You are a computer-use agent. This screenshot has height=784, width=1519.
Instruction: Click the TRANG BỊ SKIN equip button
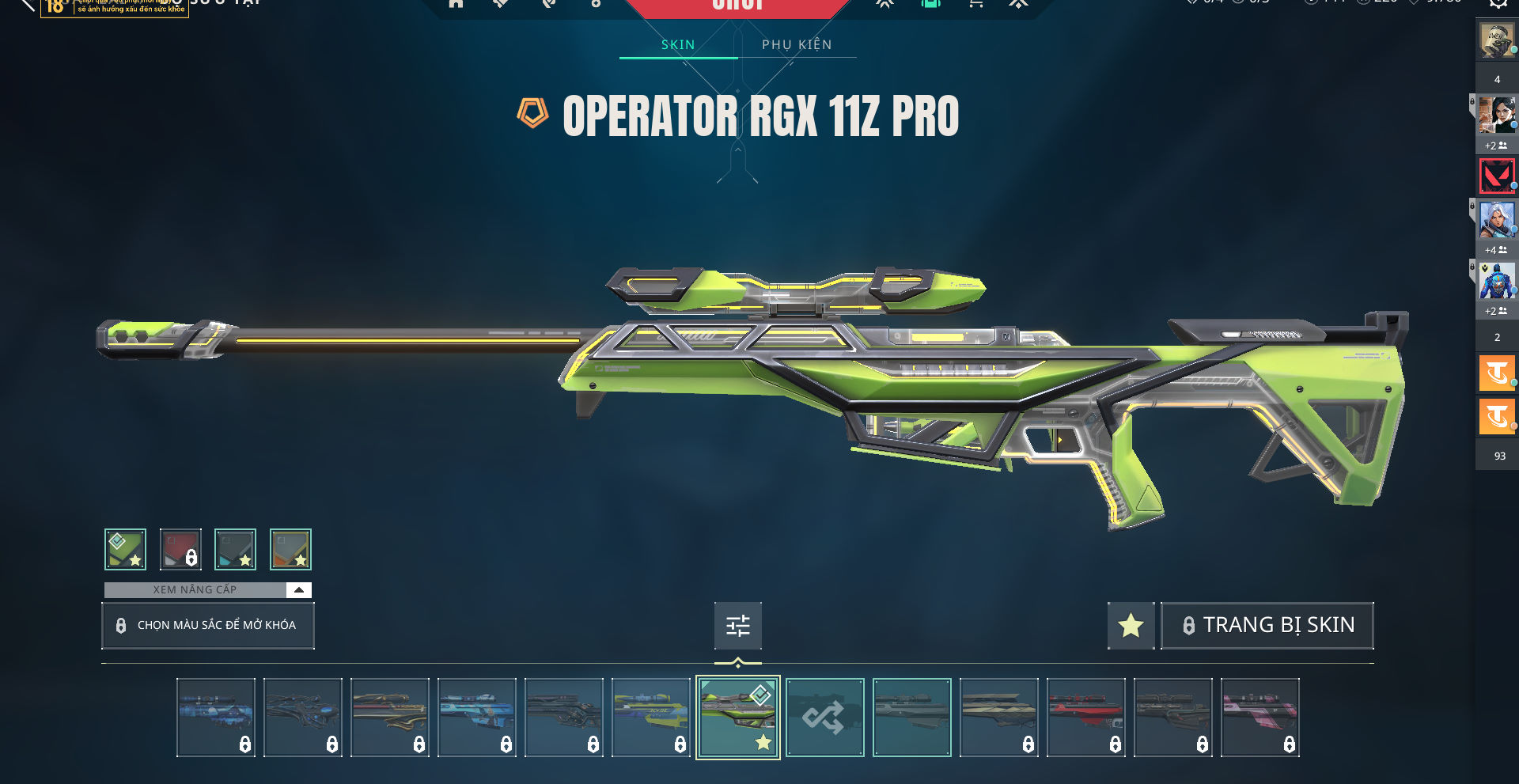[x=1267, y=626]
